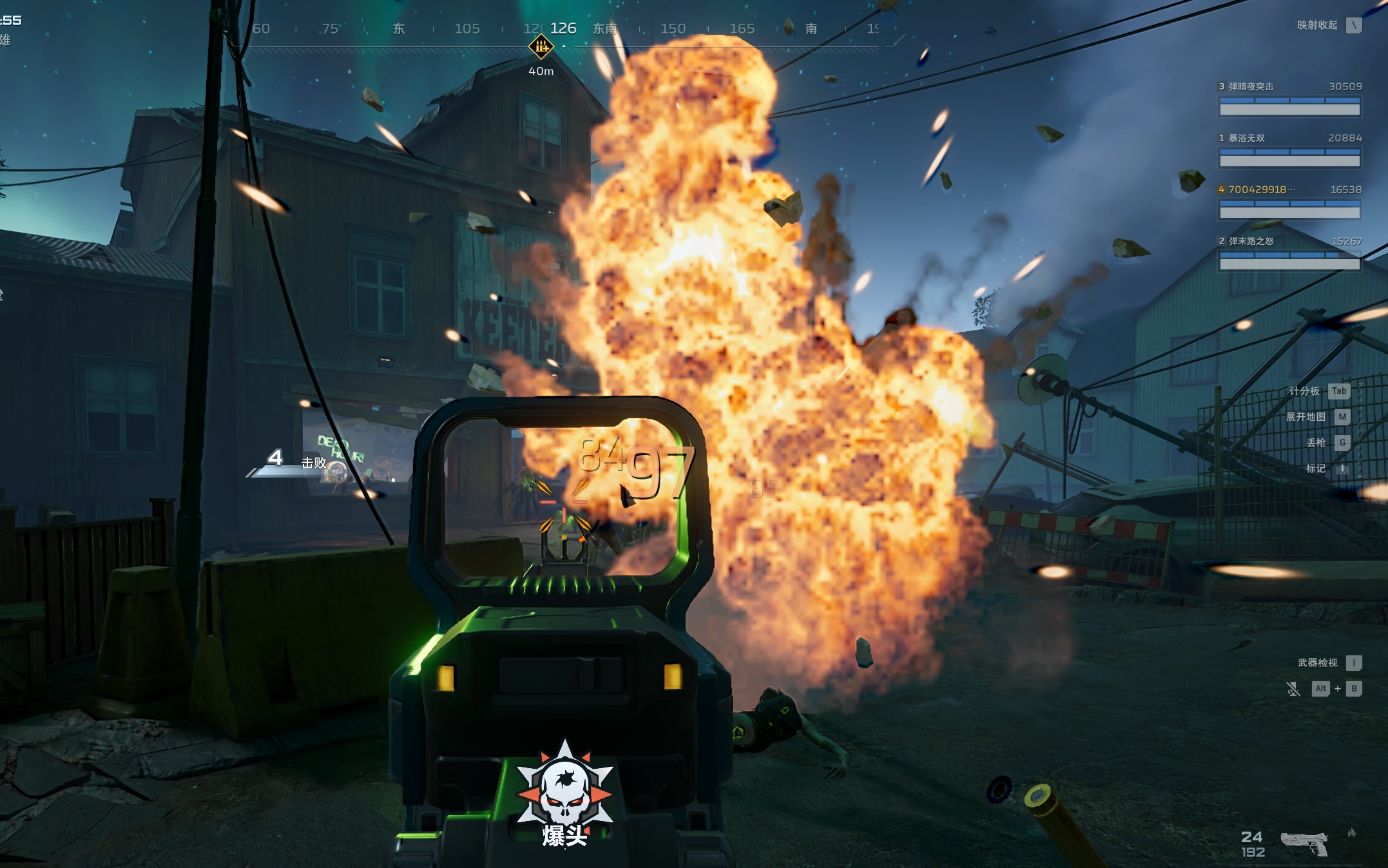Collapse the key hints via 映射收起

(1317, 25)
